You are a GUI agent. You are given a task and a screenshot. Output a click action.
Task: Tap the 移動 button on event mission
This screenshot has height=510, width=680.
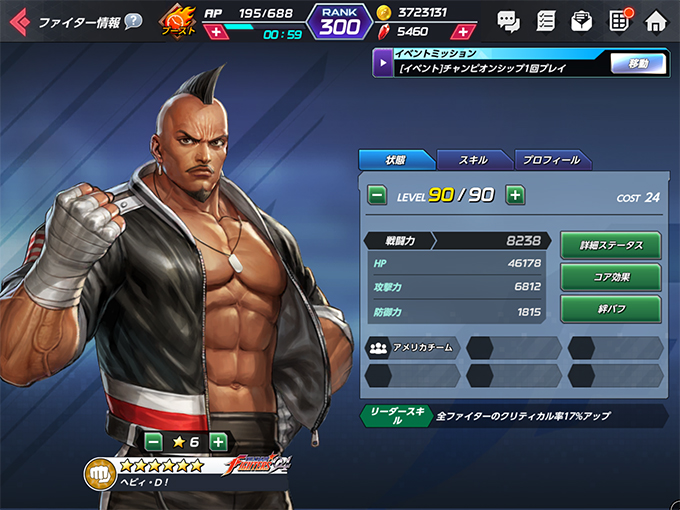click(638, 64)
